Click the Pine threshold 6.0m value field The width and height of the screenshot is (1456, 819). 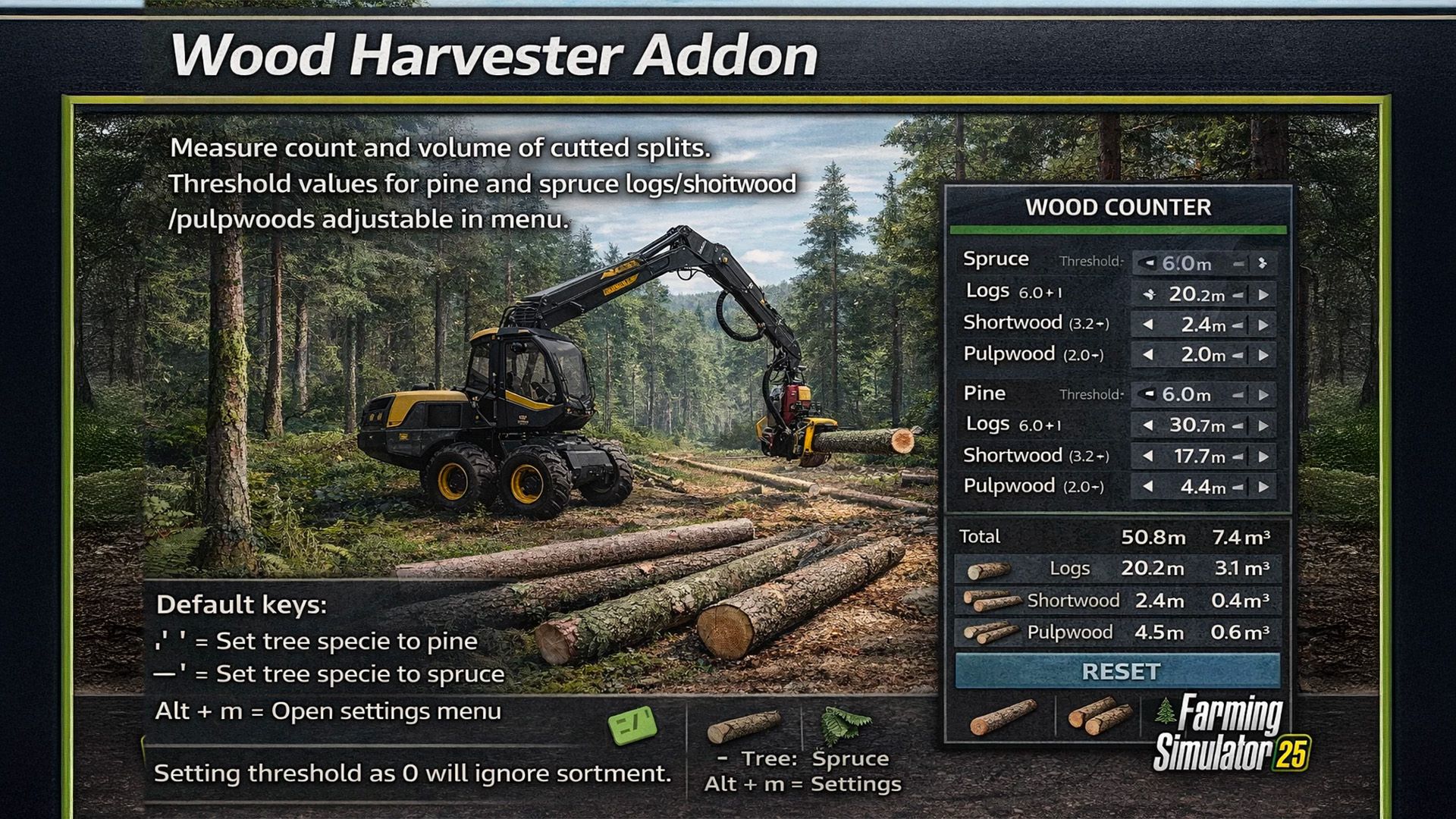(1187, 394)
